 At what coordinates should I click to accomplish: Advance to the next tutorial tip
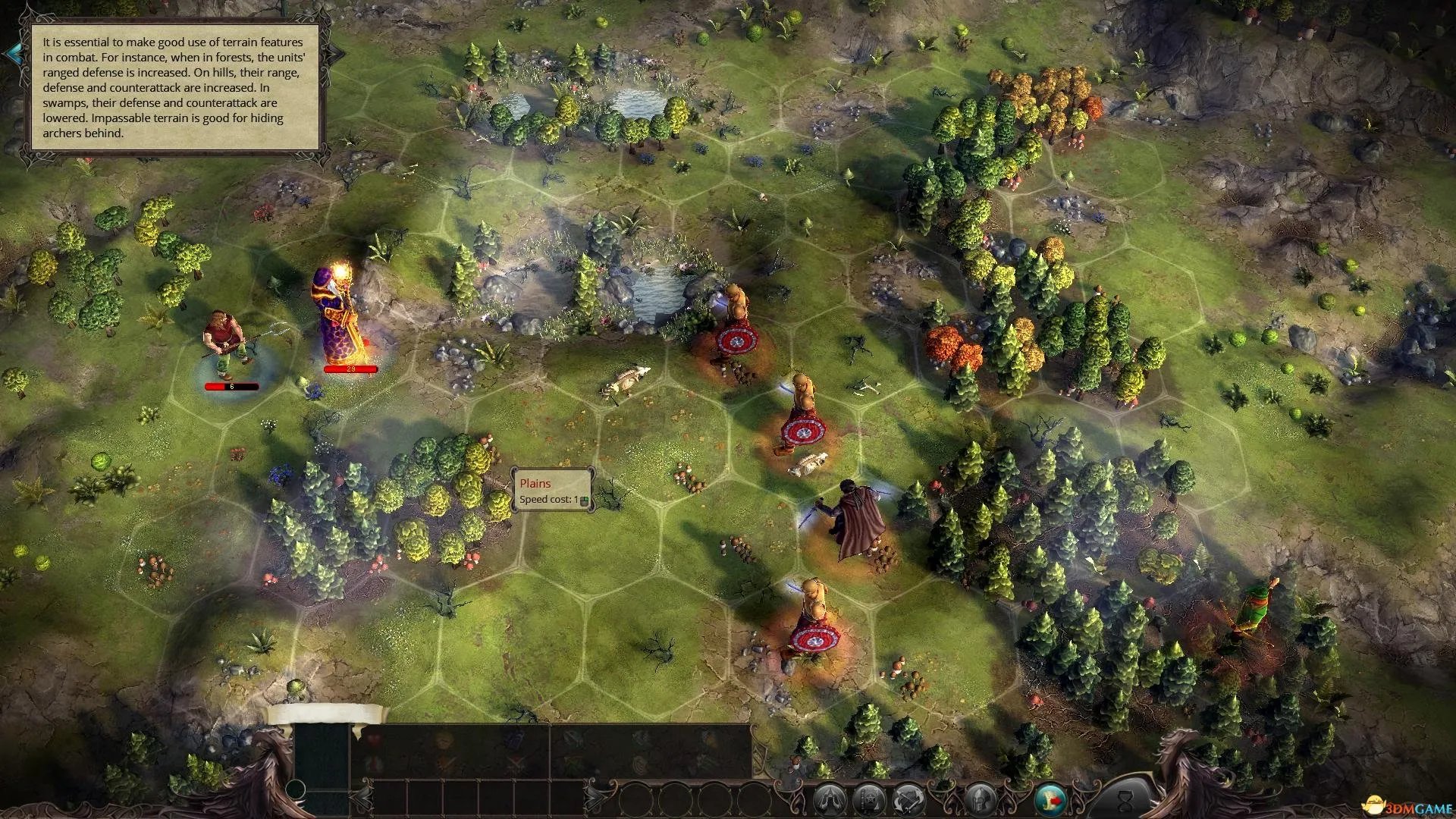(336, 53)
